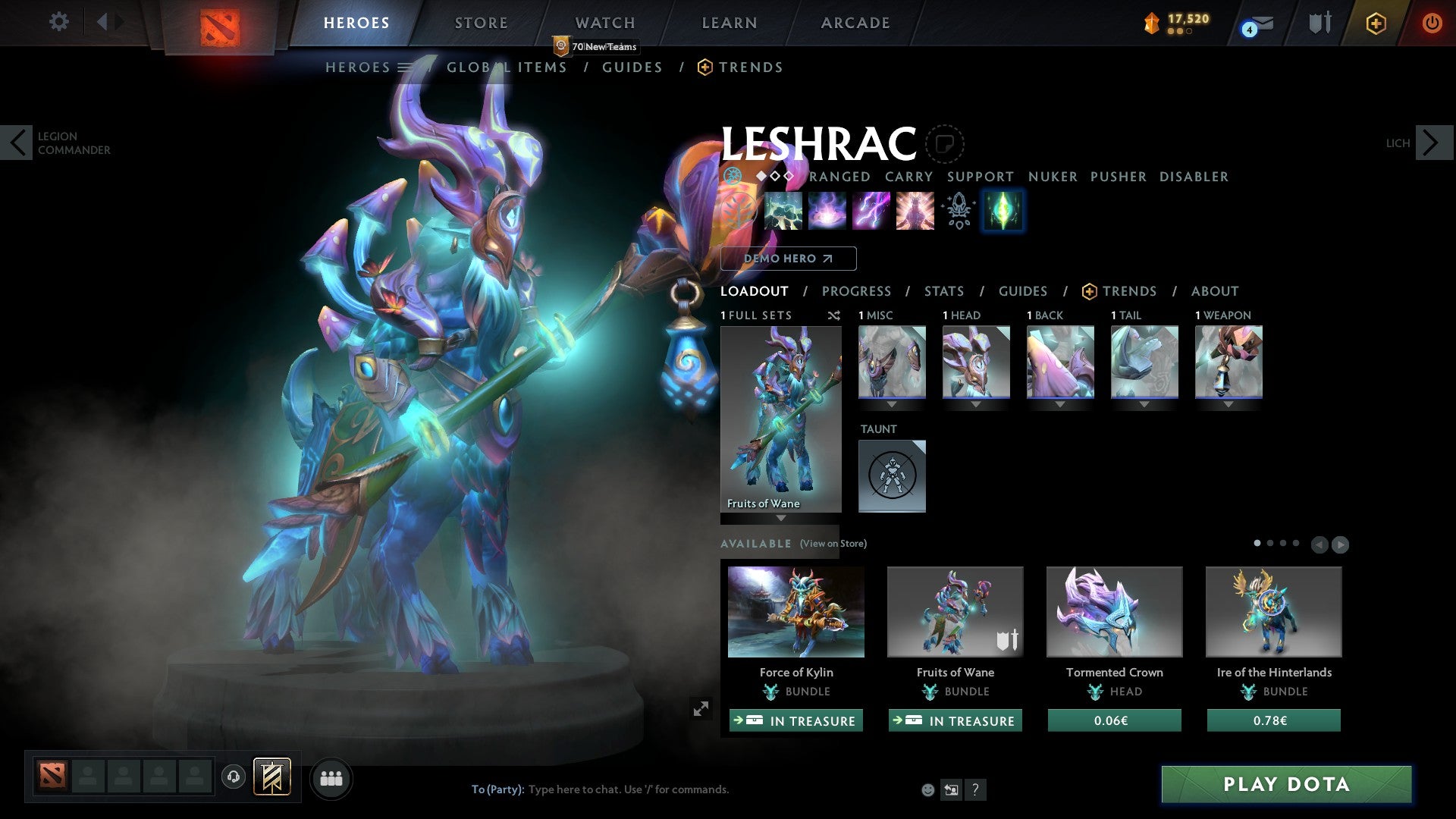Switch to the STATS tab
This screenshot has width=1456, height=819.
pyautogui.click(x=944, y=290)
